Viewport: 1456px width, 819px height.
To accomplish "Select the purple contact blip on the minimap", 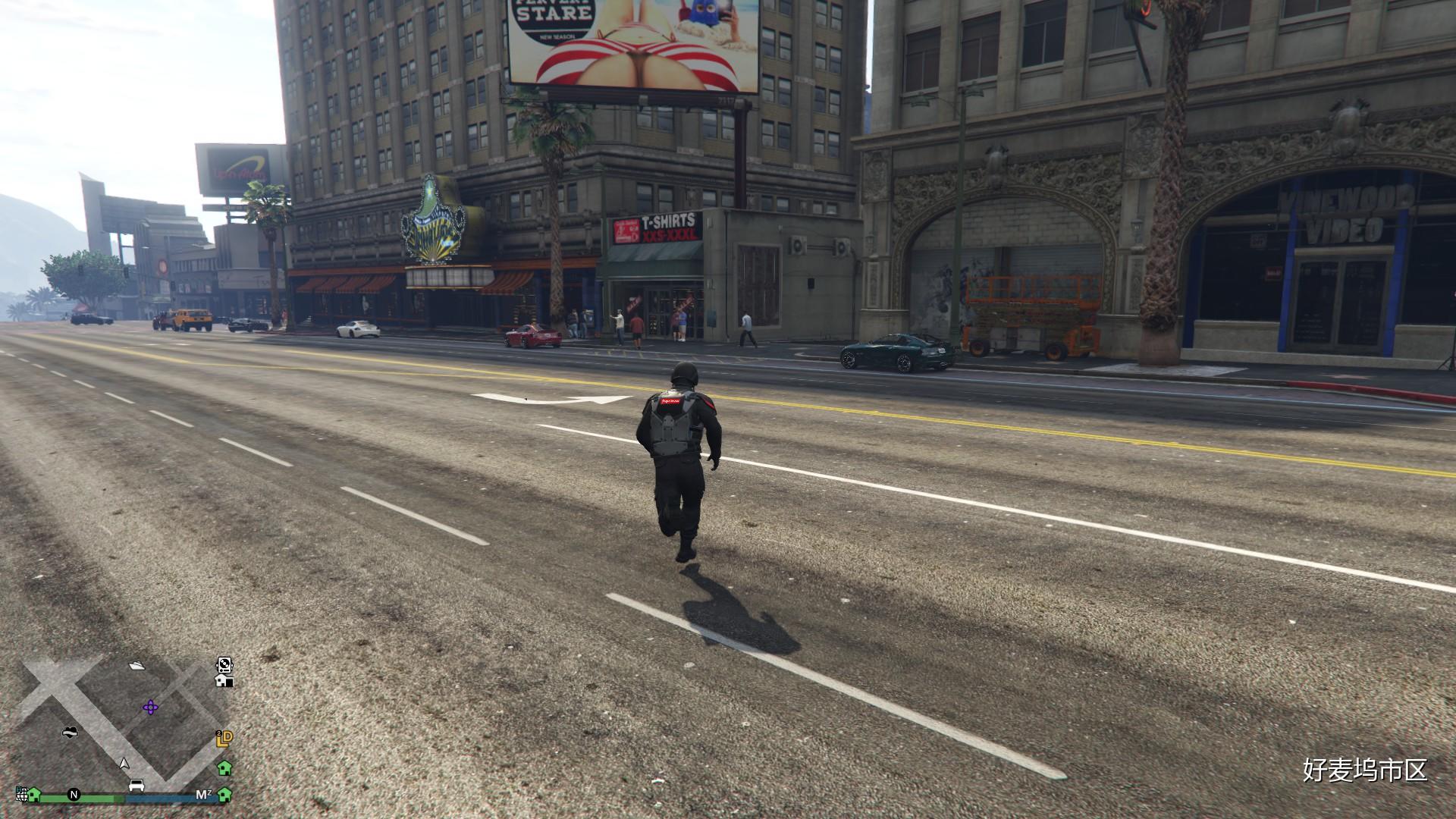I will (150, 708).
